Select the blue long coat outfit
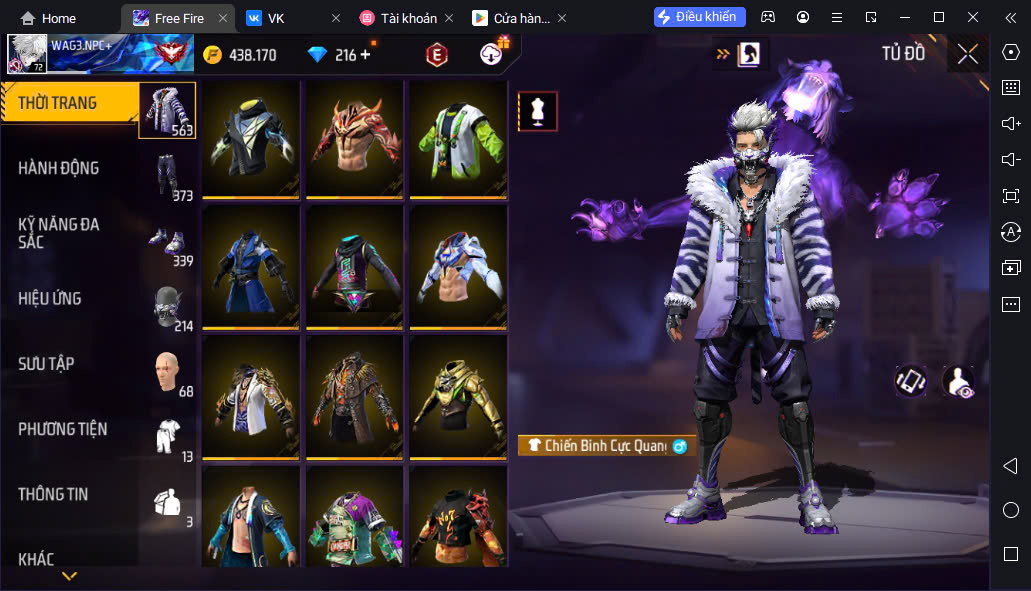This screenshot has width=1031, height=591. (x=251, y=266)
